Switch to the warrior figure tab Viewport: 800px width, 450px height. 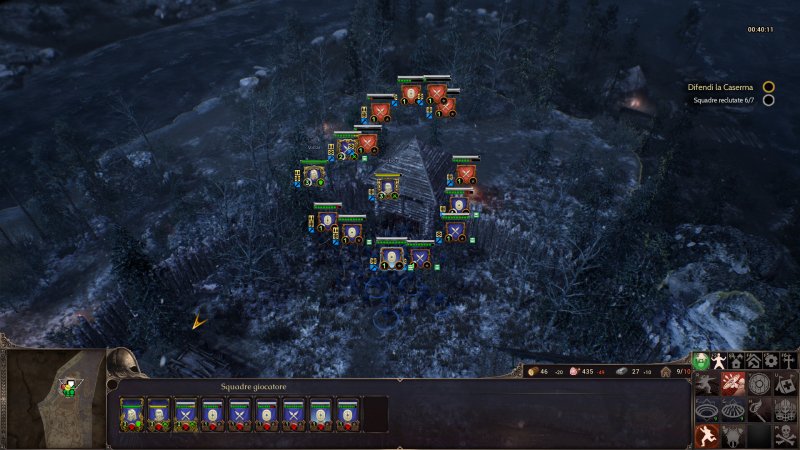tap(720, 360)
